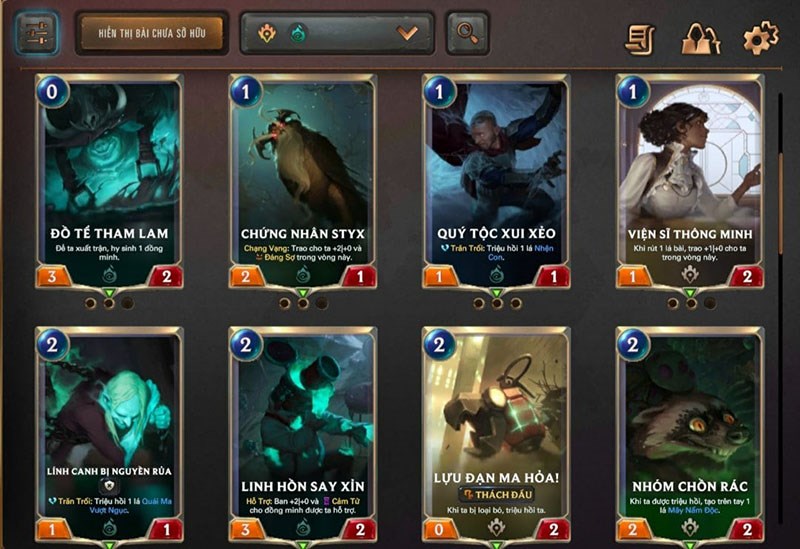
Task: Open the card shop bags icon
Action: [701, 38]
